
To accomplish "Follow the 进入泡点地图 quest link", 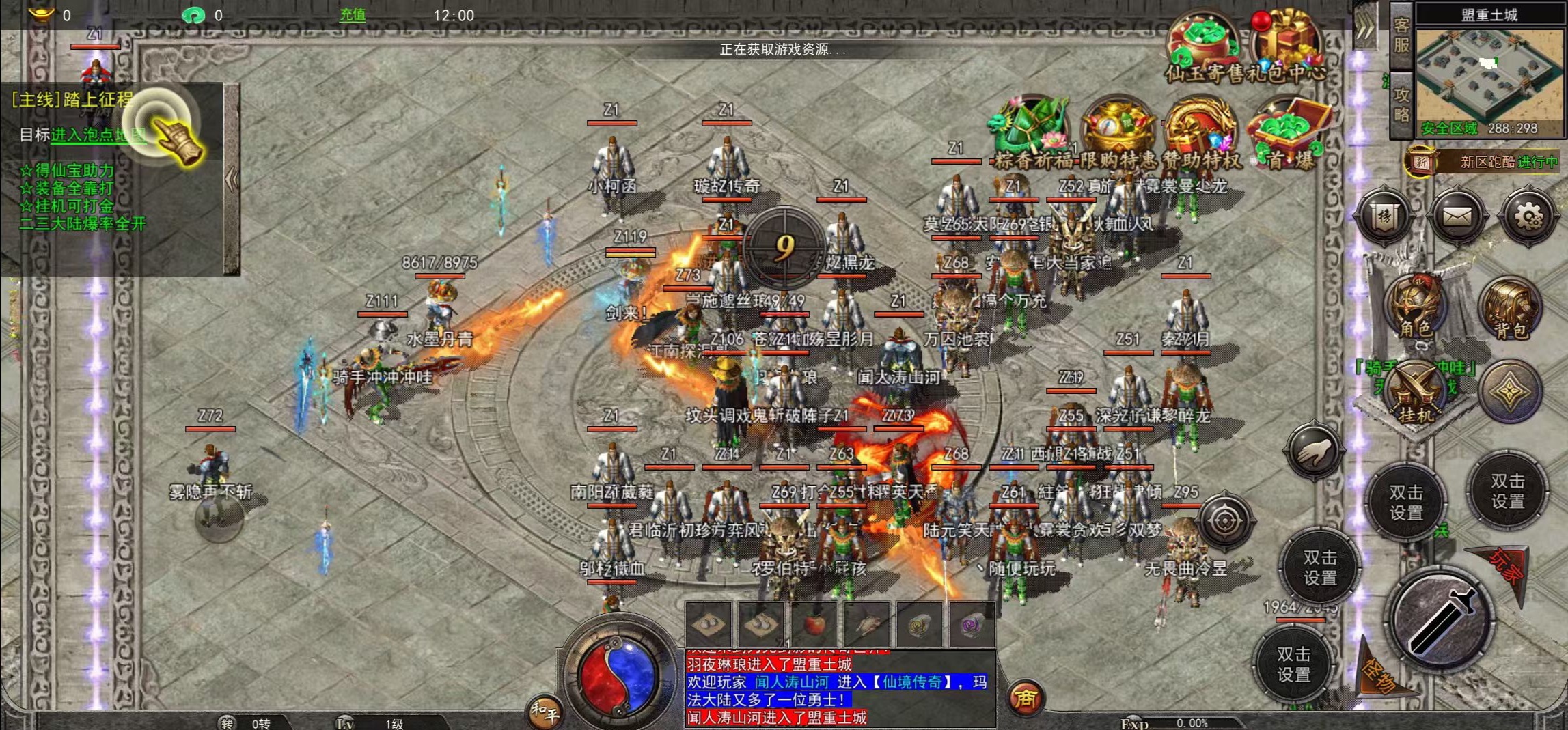I will [x=98, y=135].
